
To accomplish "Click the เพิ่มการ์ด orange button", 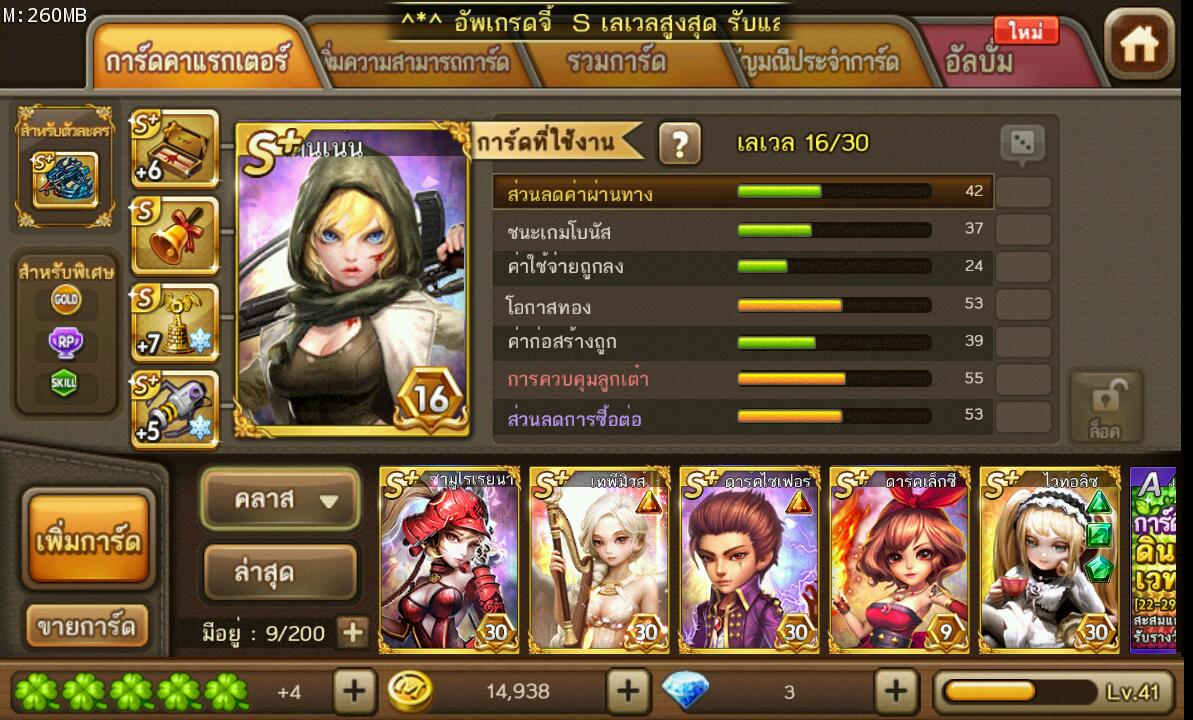I will (x=88, y=540).
